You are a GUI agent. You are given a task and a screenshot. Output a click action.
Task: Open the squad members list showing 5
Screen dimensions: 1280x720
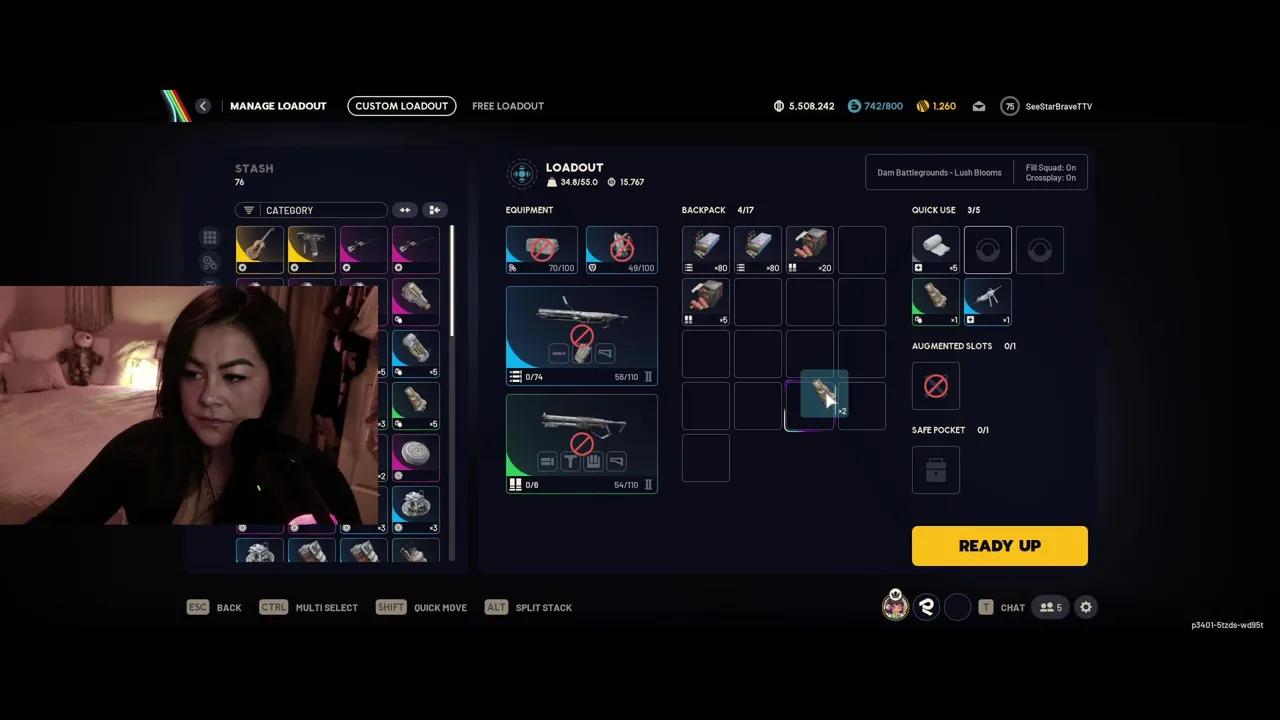click(x=1050, y=607)
